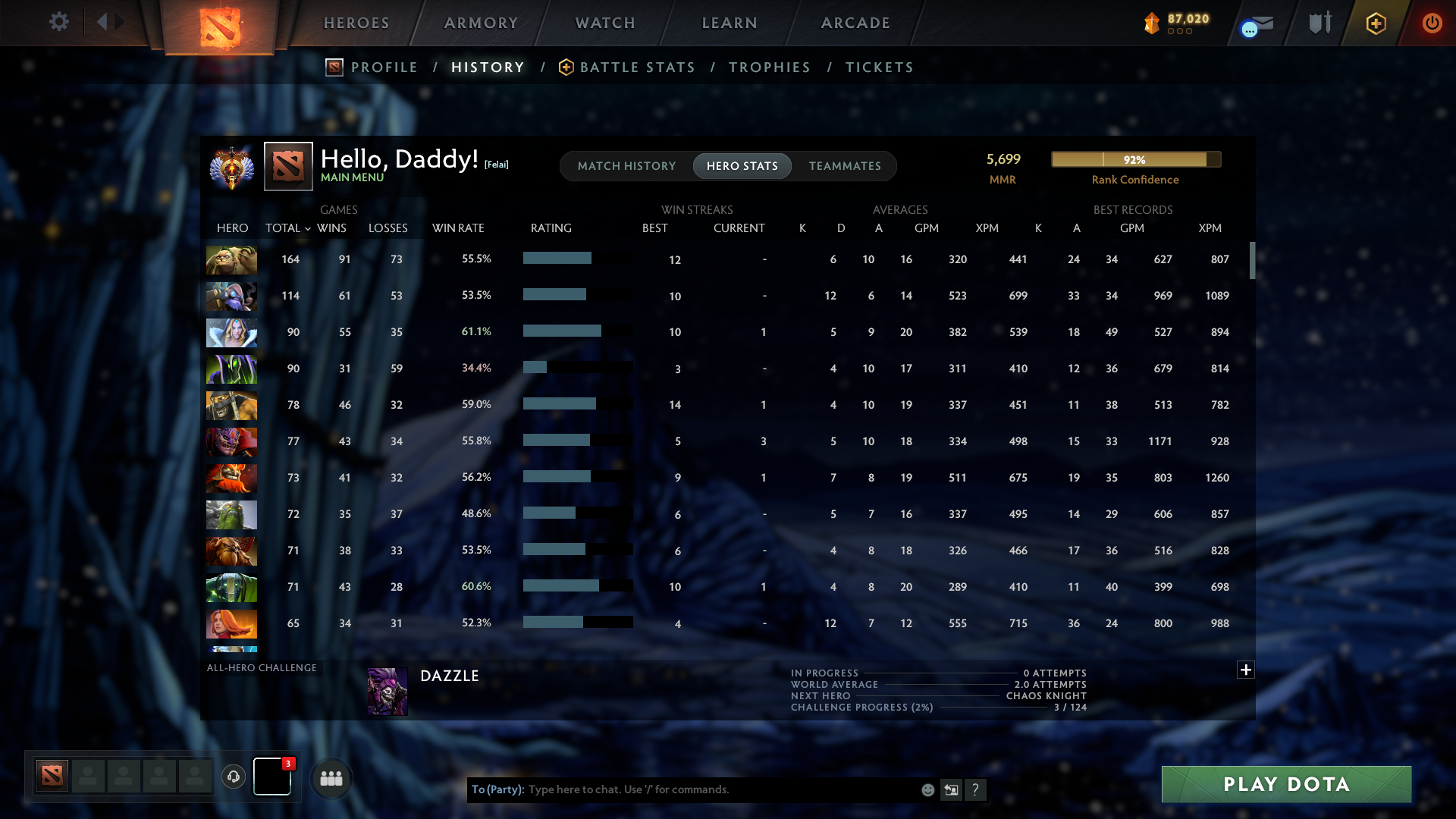Open the TROPHIES page
This screenshot has width=1456, height=819.
pyautogui.click(x=769, y=67)
